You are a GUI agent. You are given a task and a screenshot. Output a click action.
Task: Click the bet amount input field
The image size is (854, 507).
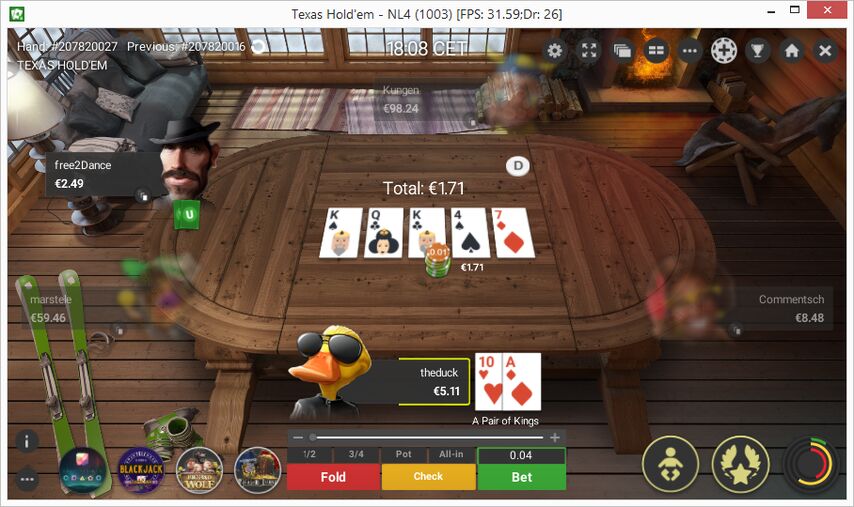[x=521, y=455]
